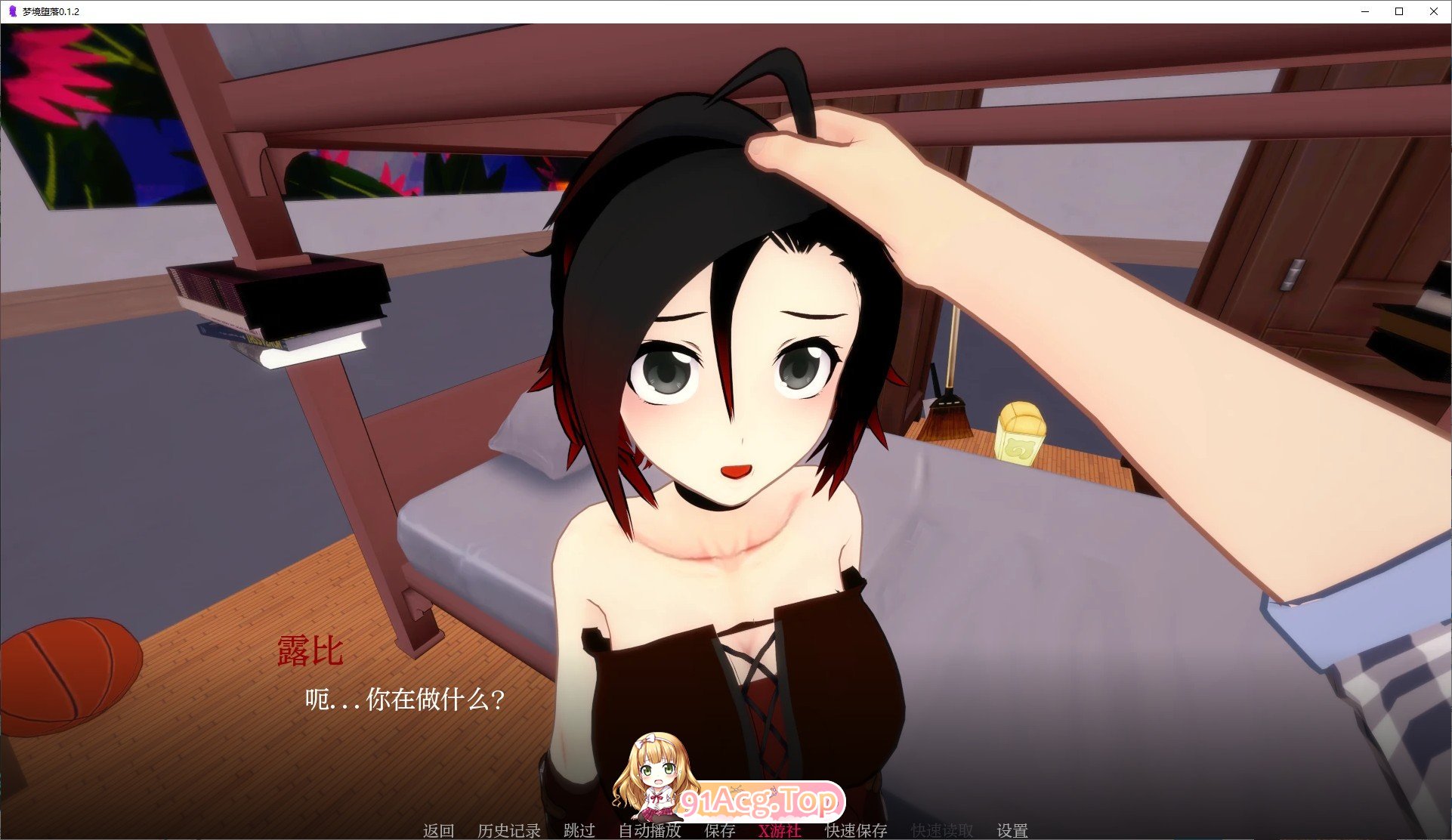Minimize the game window
Image resolution: width=1452 pixels, height=840 pixels.
click(x=1364, y=11)
